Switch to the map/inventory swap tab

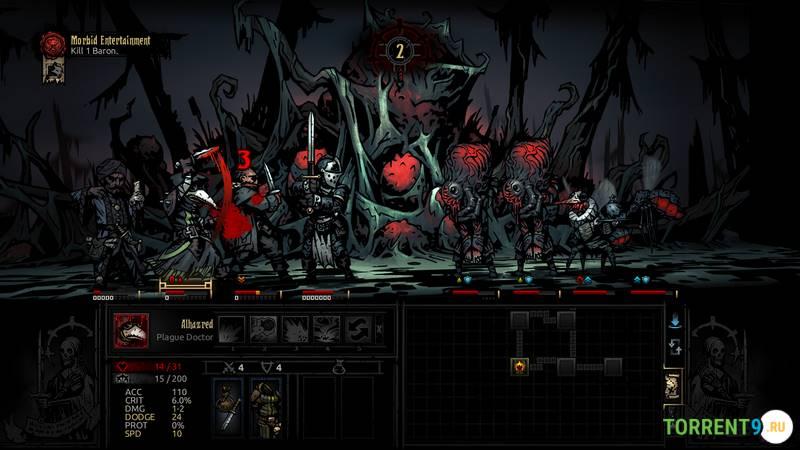(674, 347)
